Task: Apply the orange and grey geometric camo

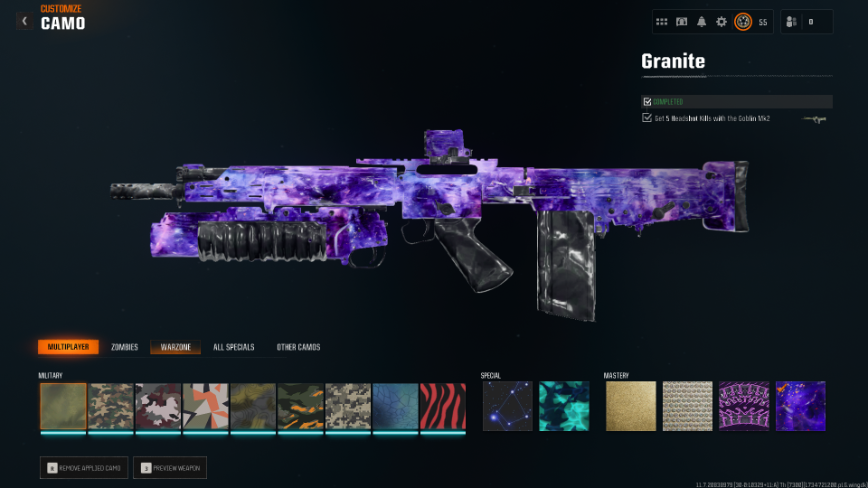Action: (x=205, y=406)
